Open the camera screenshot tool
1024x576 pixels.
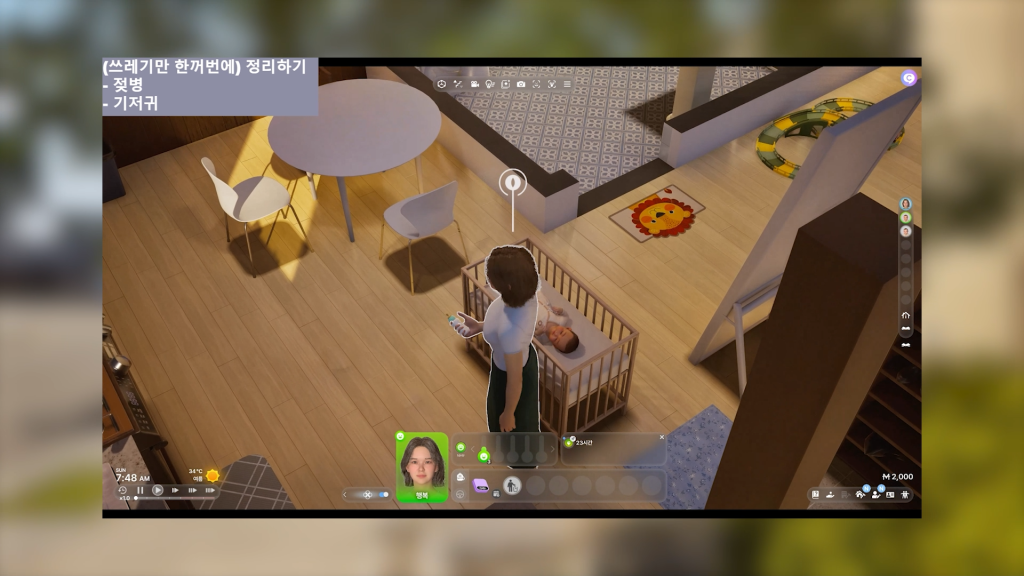click(520, 84)
